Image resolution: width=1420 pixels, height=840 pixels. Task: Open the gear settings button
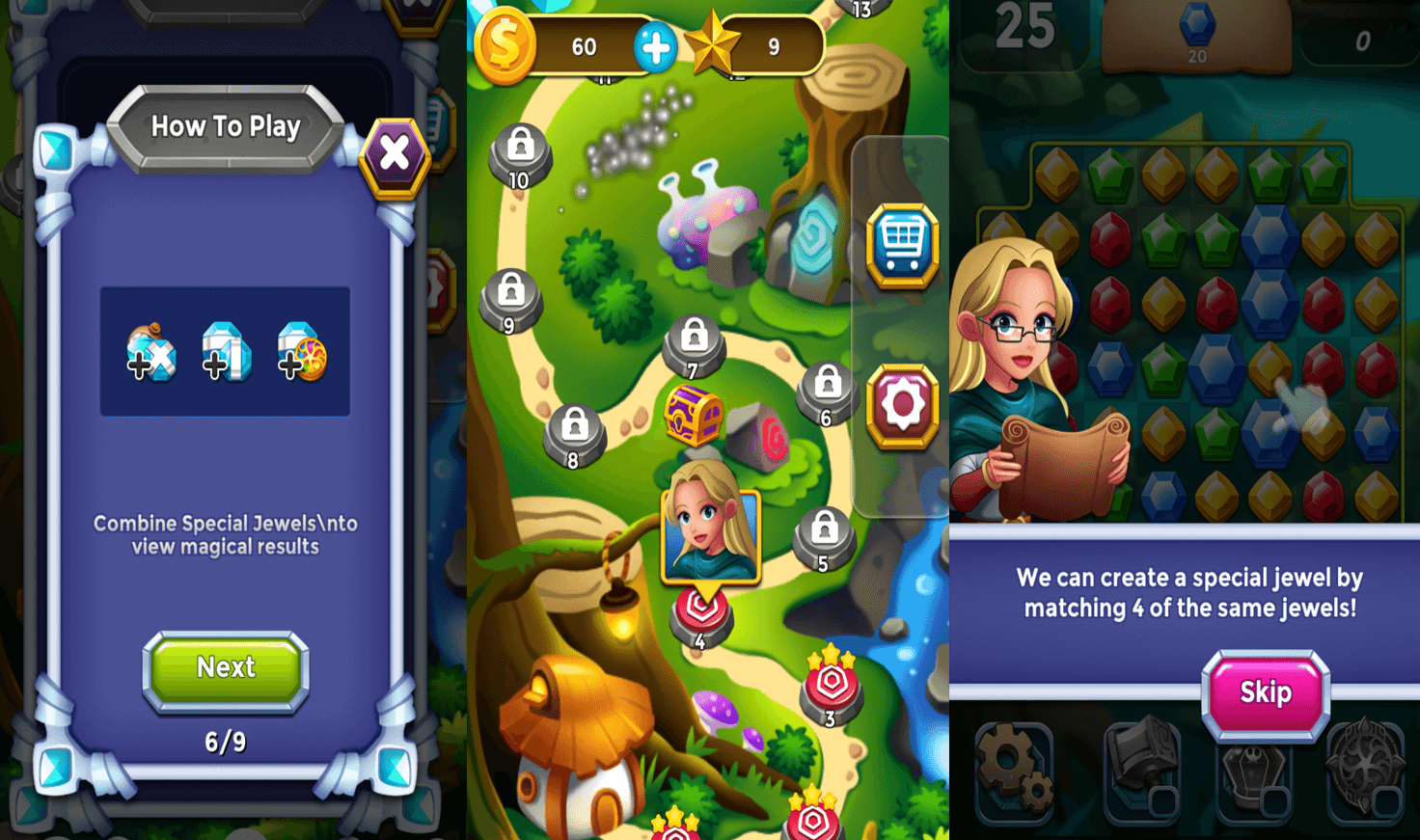point(902,407)
